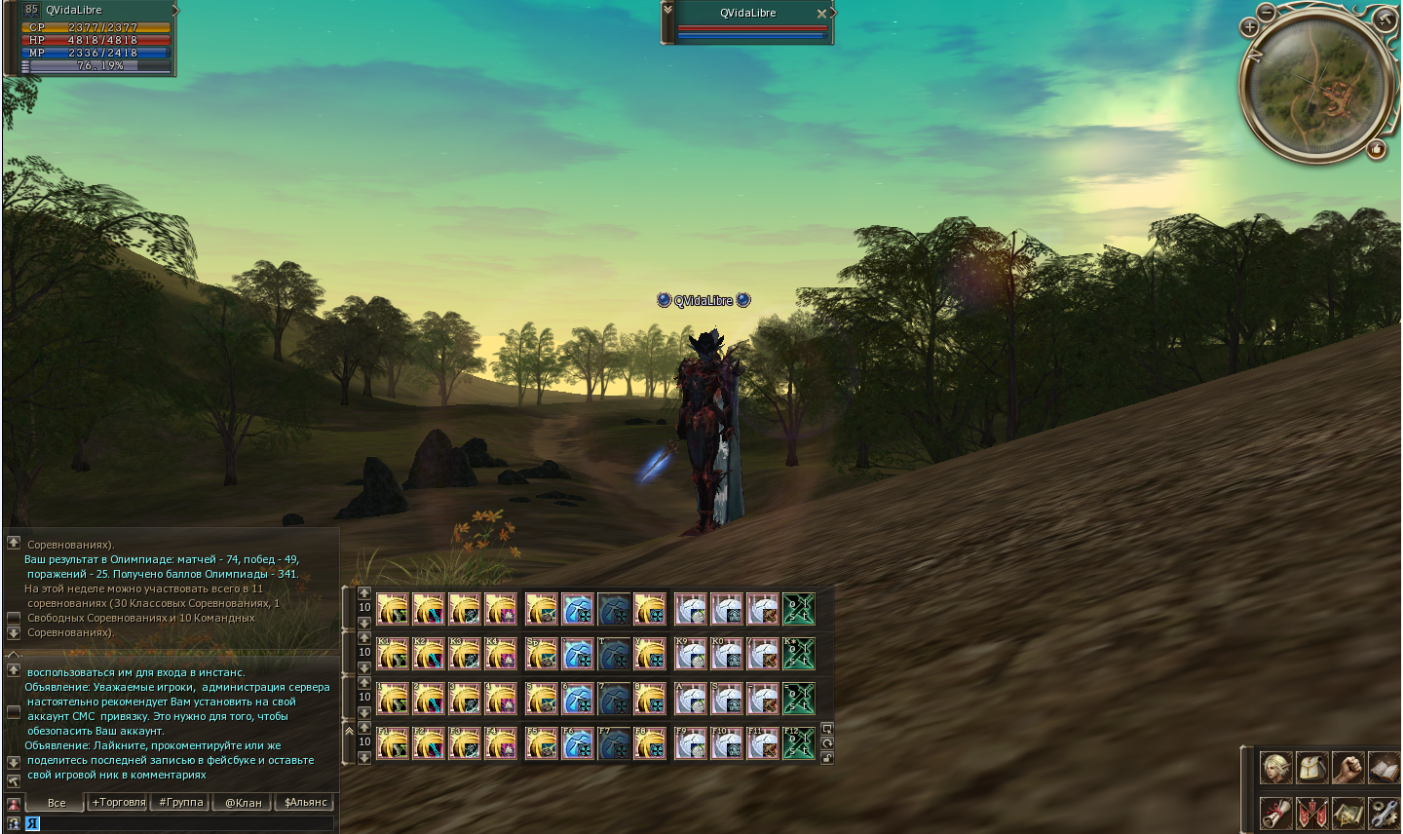Open the Inventory backpack icon
This screenshot has height=834, width=1403.
tap(1313, 767)
